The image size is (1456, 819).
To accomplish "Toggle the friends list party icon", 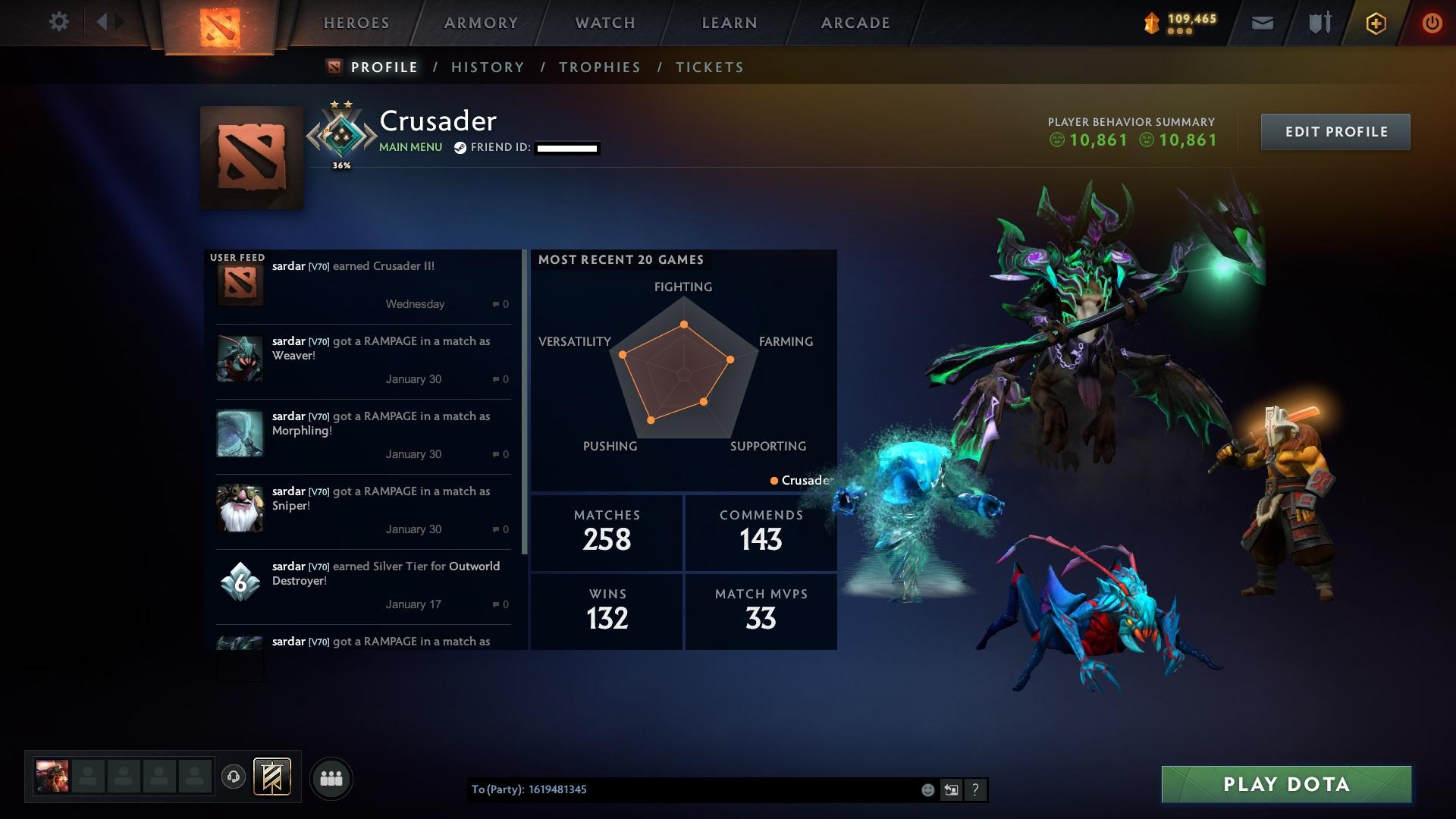I will [331, 777].
